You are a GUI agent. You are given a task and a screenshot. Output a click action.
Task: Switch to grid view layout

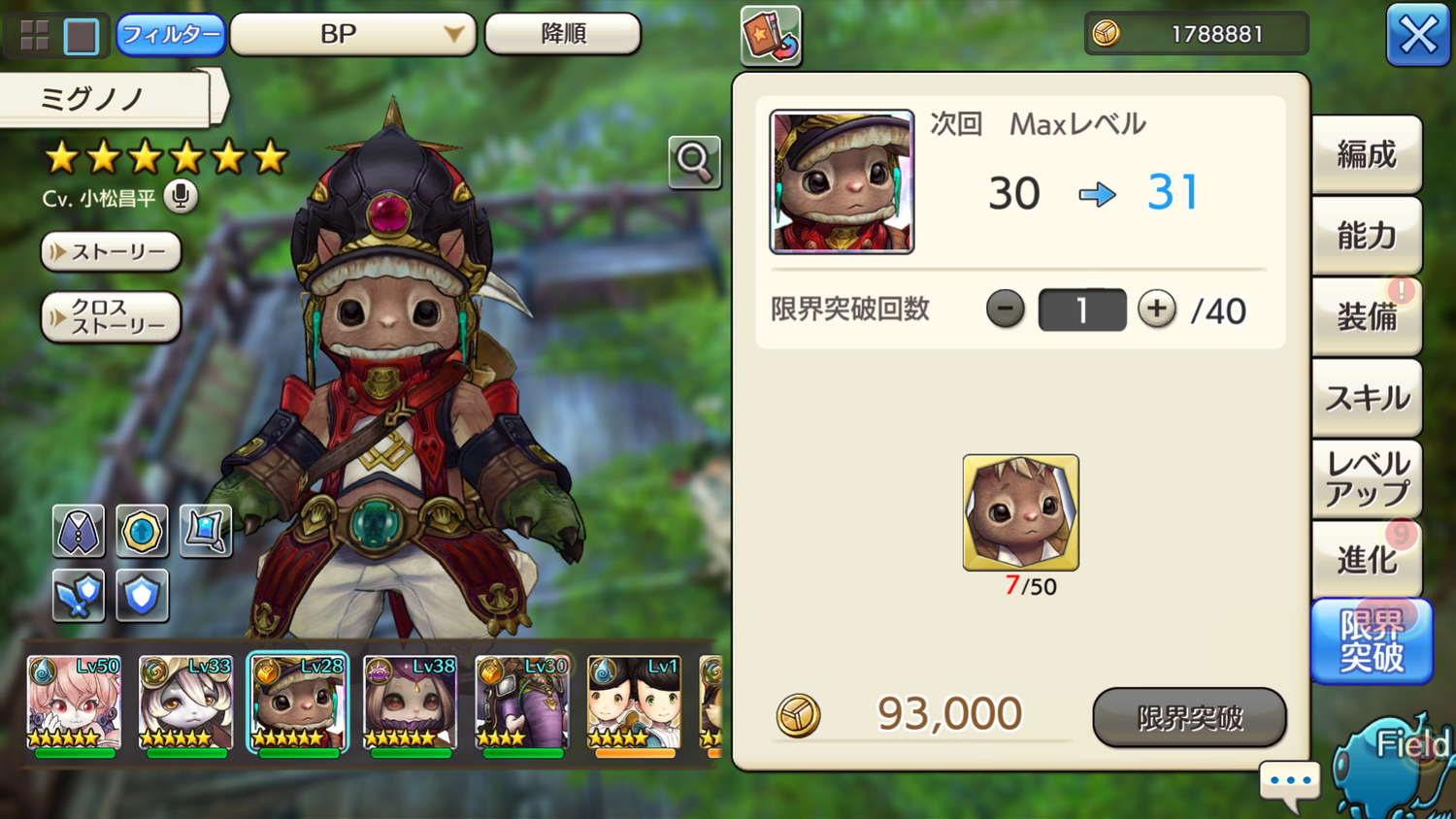click(x=35, y=36)
